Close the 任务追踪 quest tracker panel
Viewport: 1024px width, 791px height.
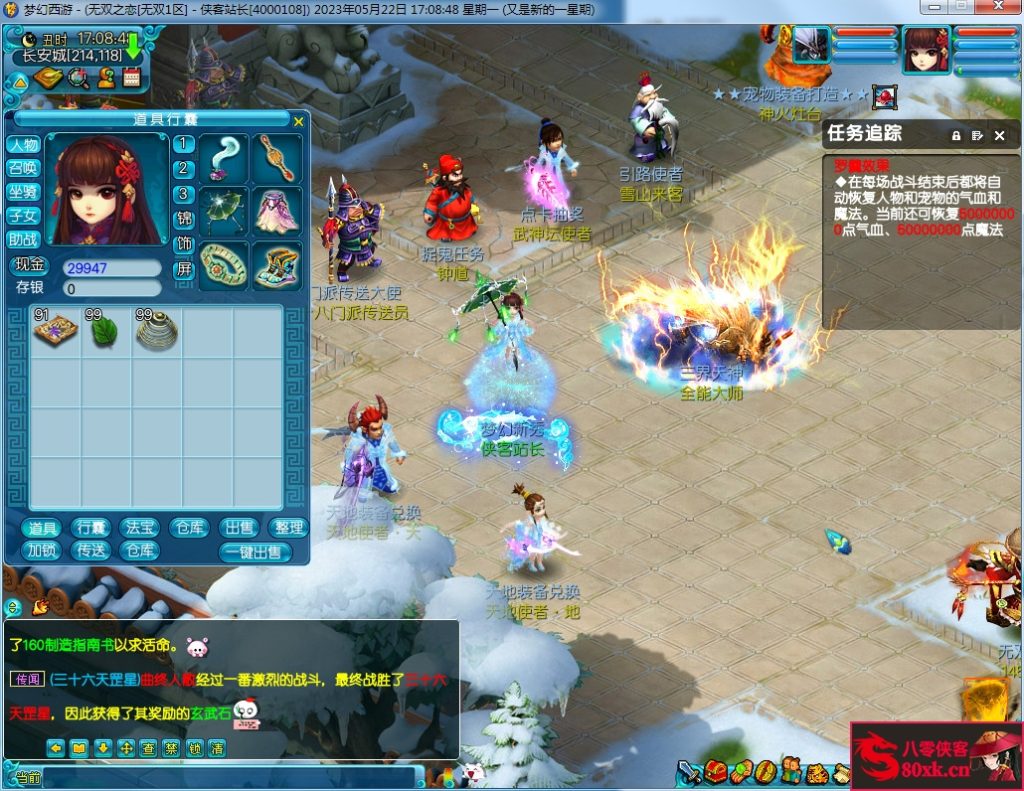999,135
